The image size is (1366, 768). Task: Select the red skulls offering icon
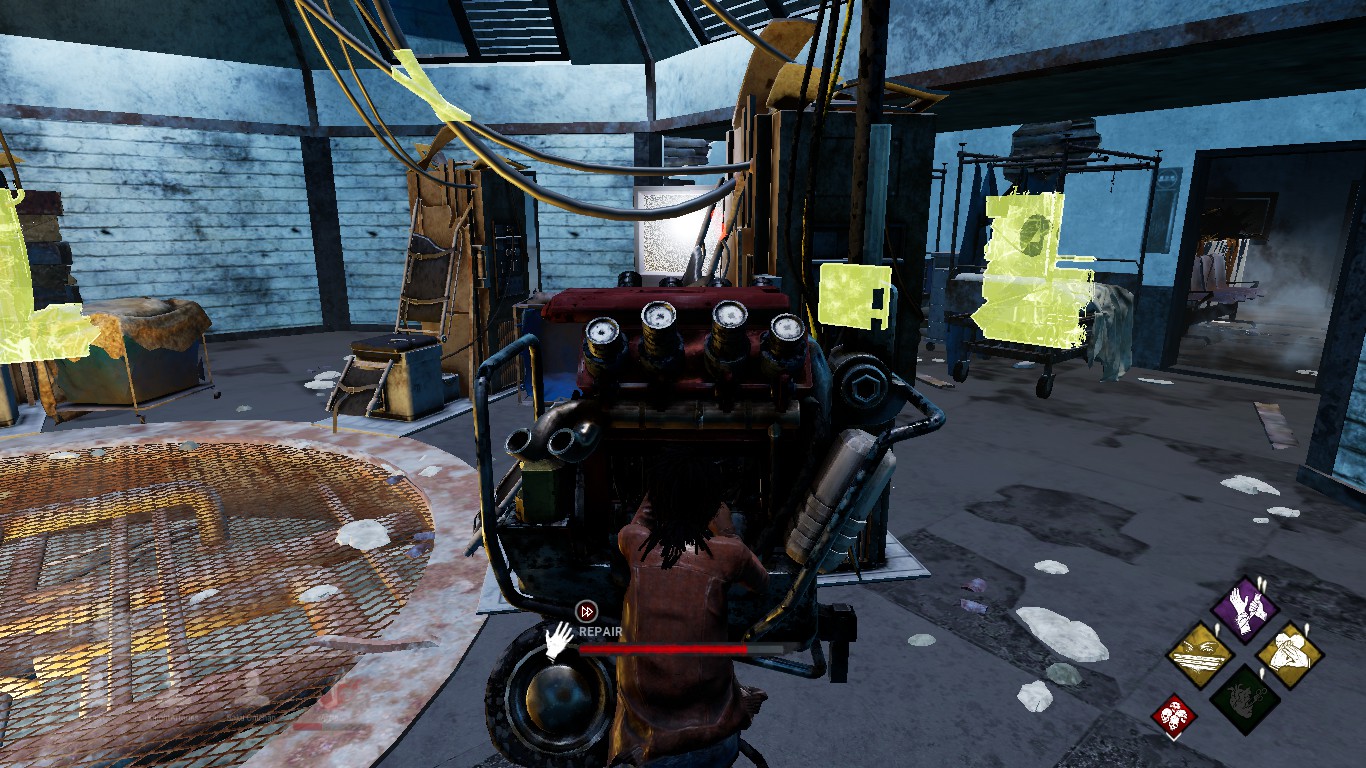point(1173,714)
